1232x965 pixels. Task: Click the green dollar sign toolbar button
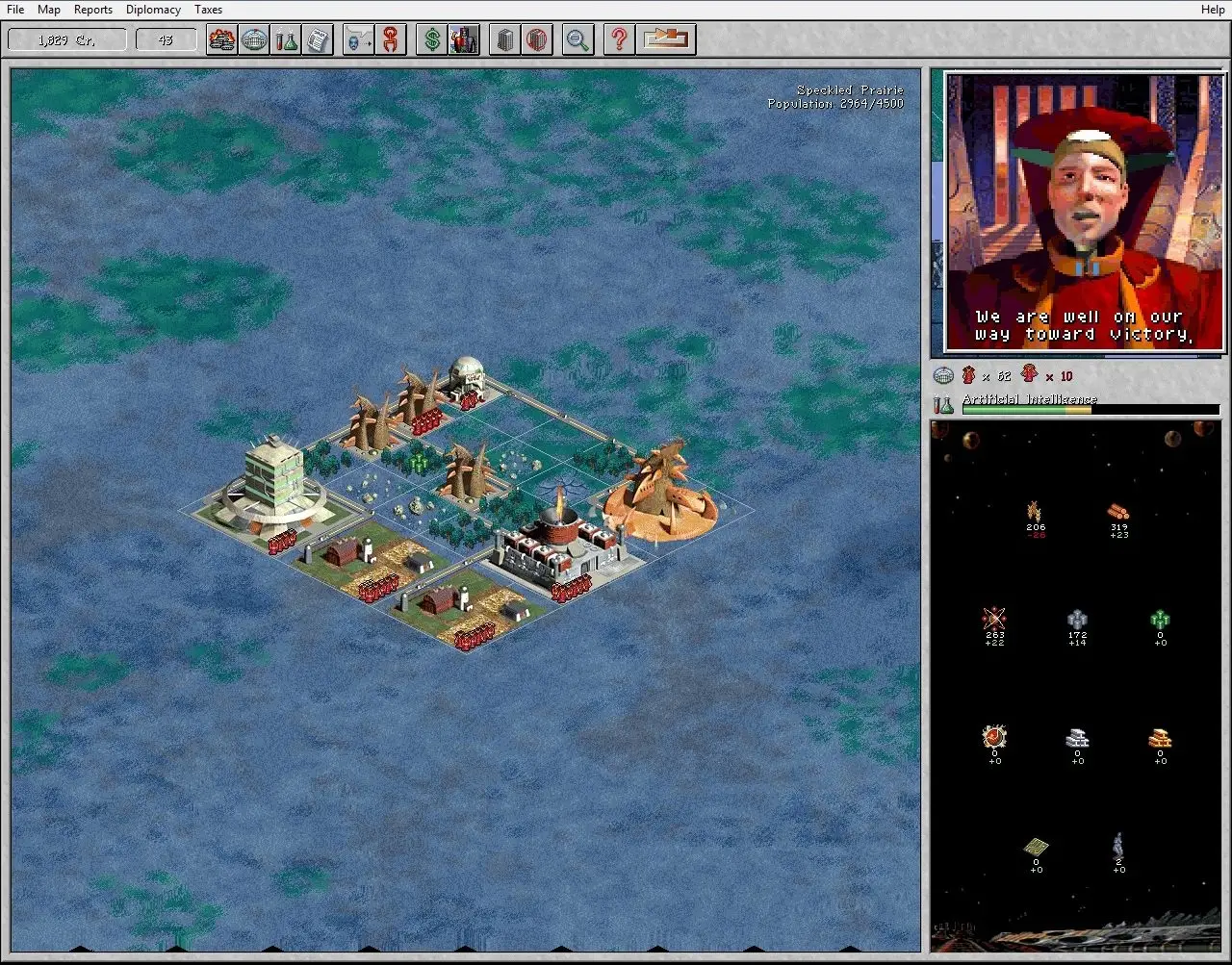coord(432,40)
